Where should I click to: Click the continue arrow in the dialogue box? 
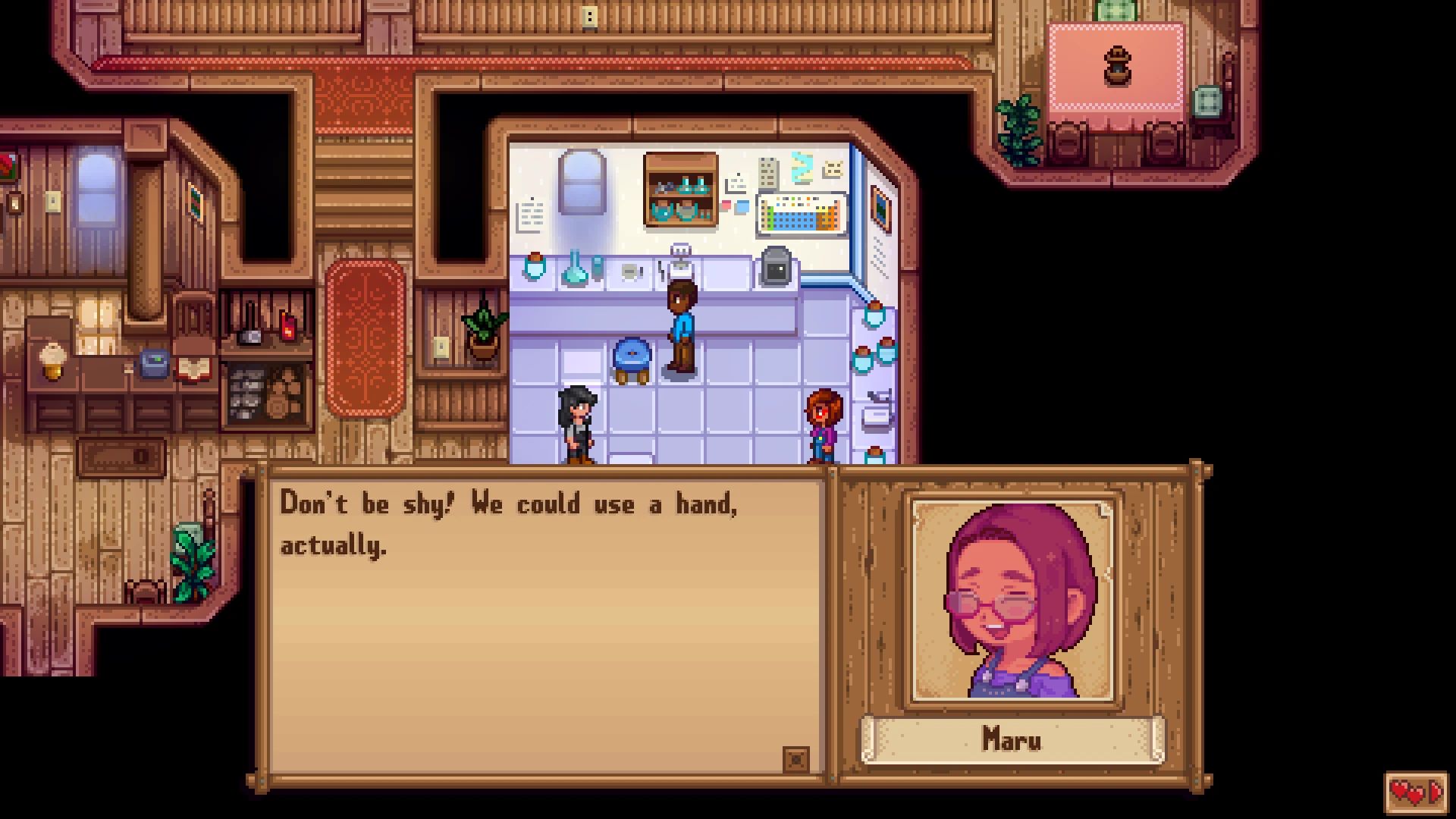pos(795,758)
